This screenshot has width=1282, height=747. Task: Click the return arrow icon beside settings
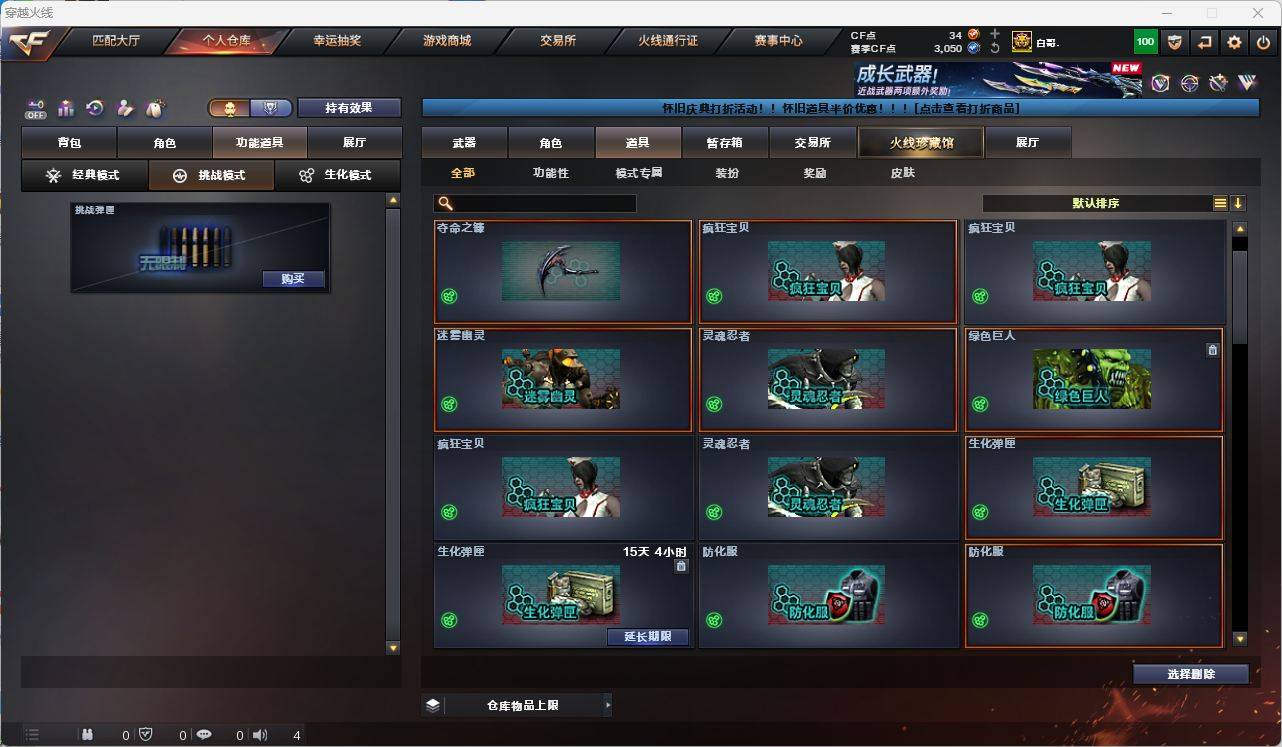1204,41
